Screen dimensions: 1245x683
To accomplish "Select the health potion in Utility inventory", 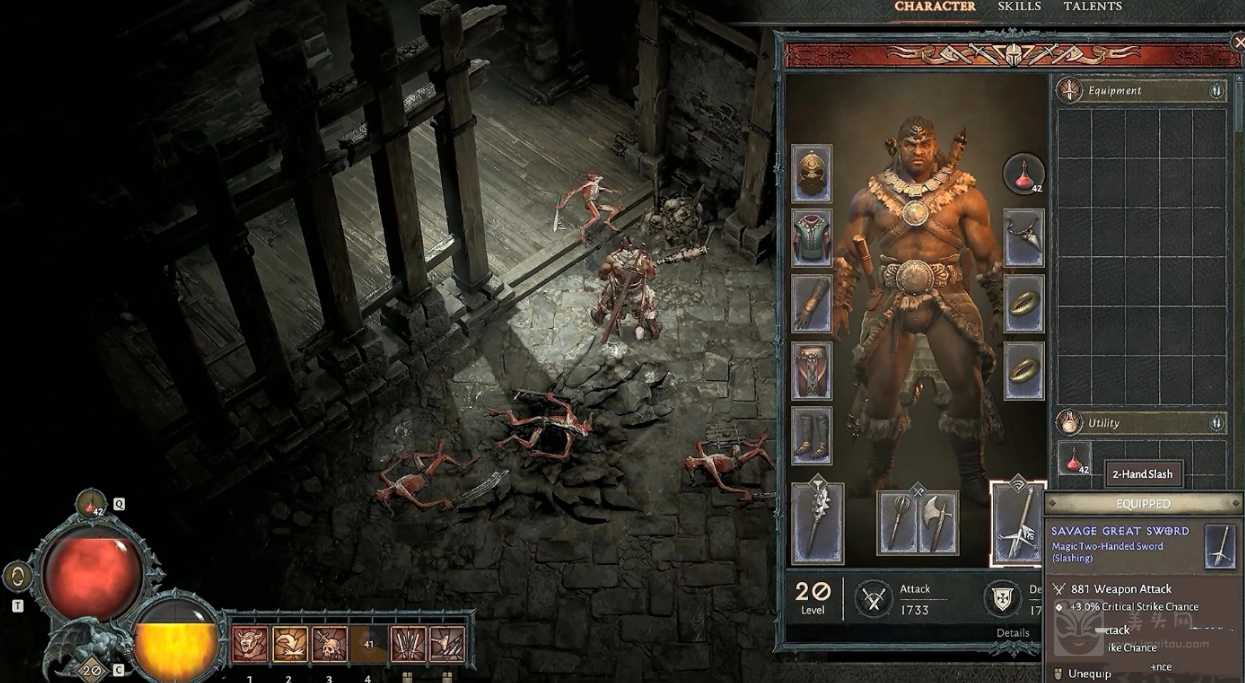I will click(x=1076, y=460).
